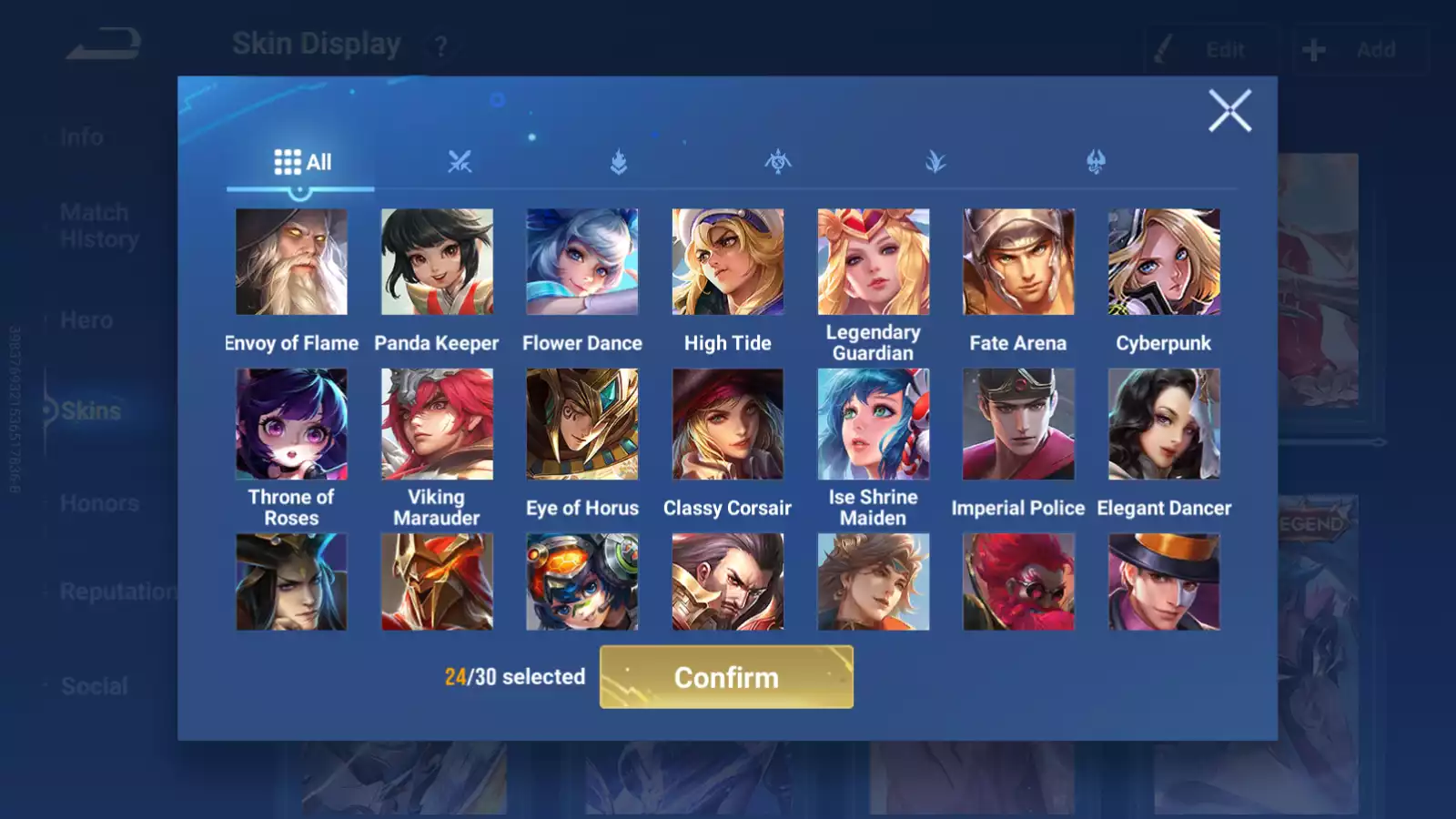Pick the Classy Corsair skin
Image resolution: width=1456 pixels, height=819 pixels.
coord(727,424)
